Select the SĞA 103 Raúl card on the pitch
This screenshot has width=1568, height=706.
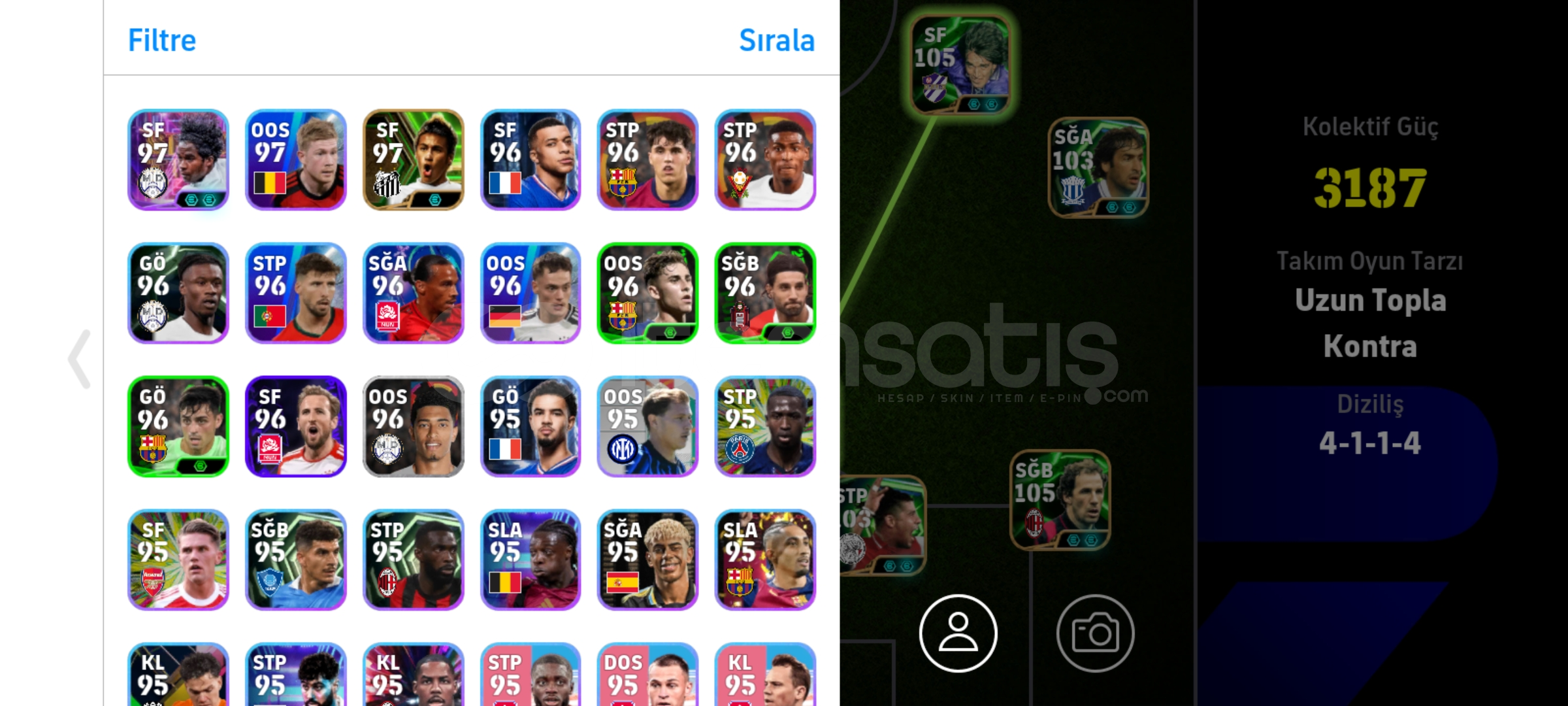point(1098,170)
